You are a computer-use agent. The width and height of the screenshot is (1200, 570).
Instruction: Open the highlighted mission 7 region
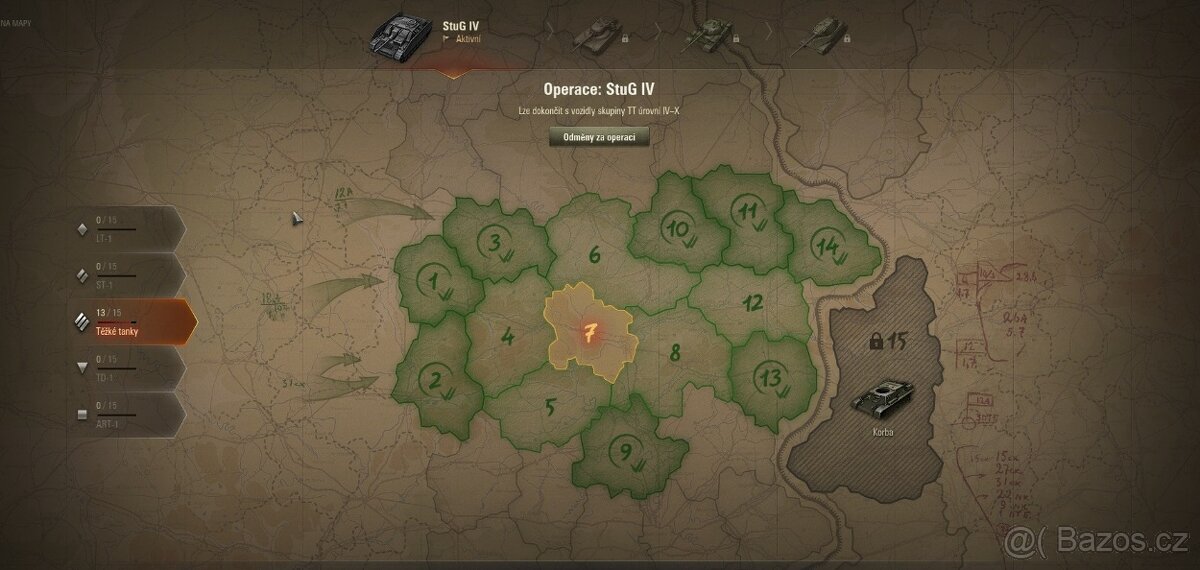(590, 331)
